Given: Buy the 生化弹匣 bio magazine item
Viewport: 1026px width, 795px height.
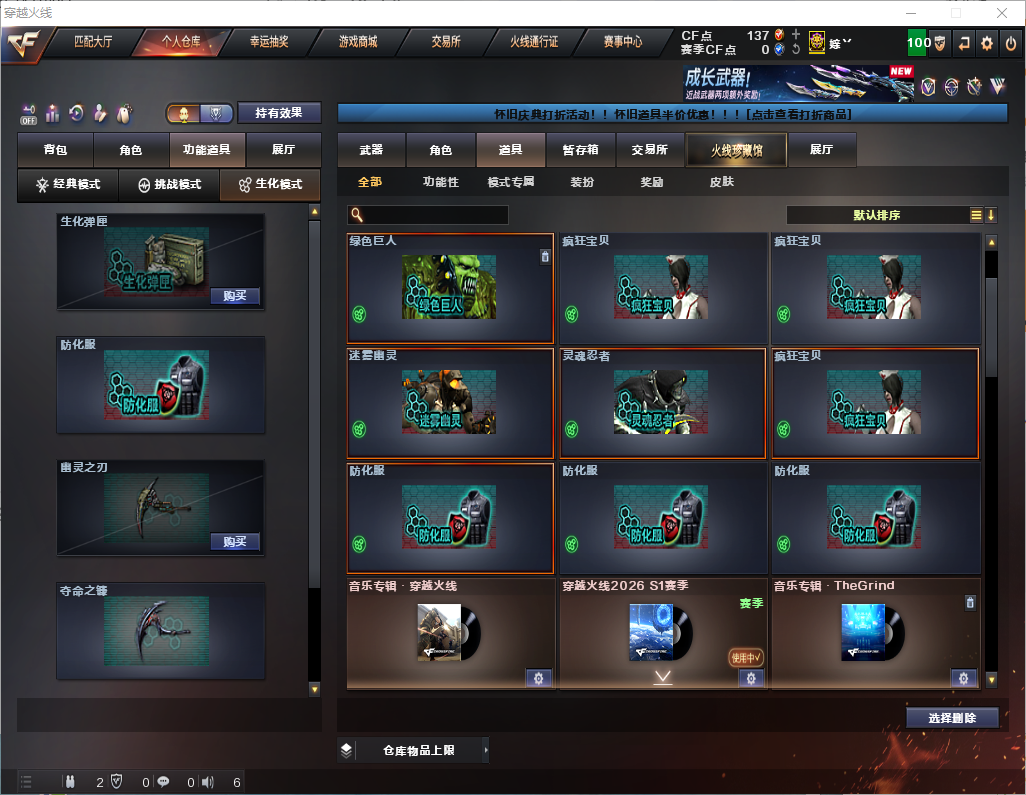Looking at the screenshot, I should pyautogui.click(x=235, y=296).
